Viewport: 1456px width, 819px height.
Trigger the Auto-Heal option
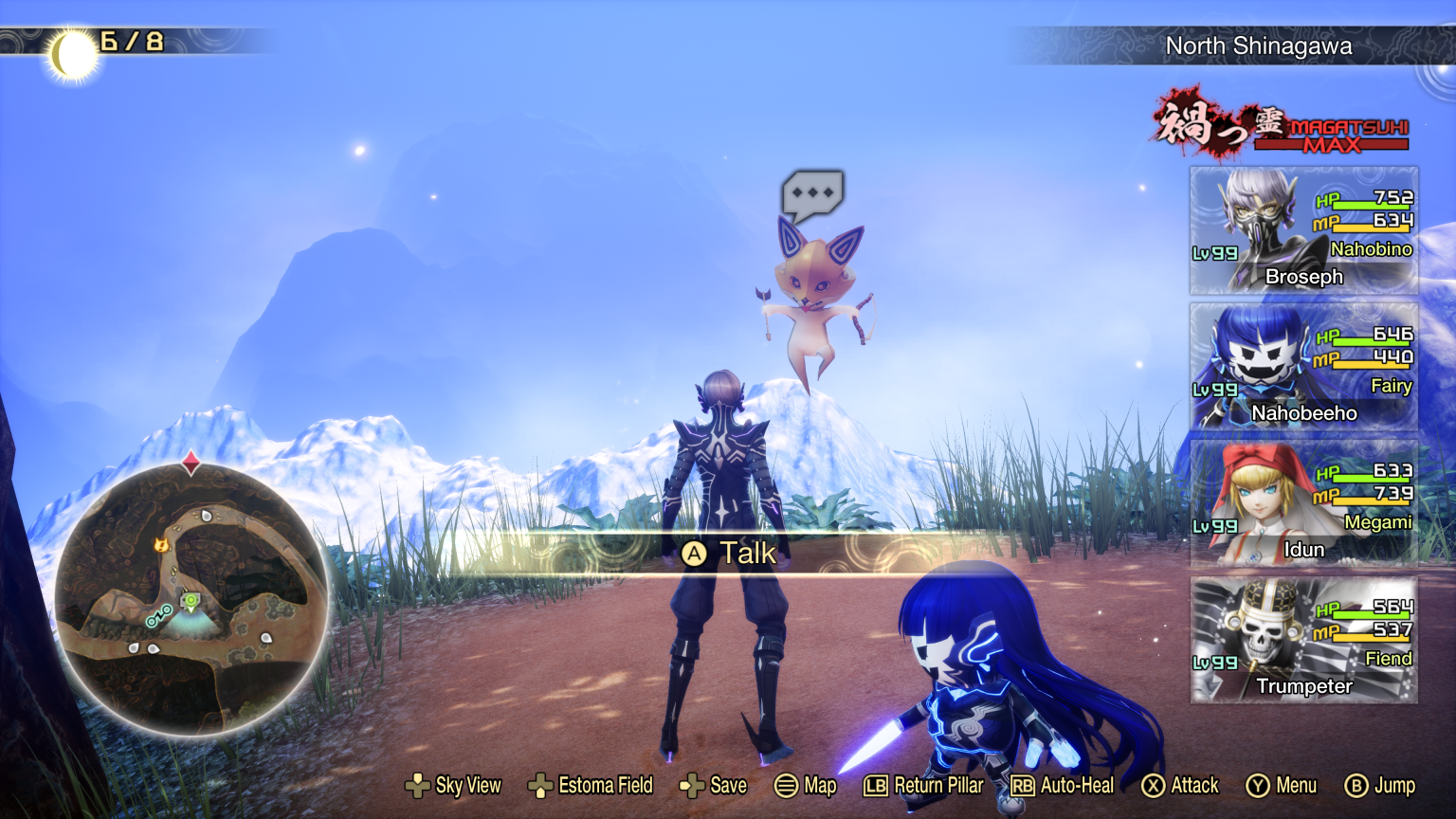(1063, 786)
